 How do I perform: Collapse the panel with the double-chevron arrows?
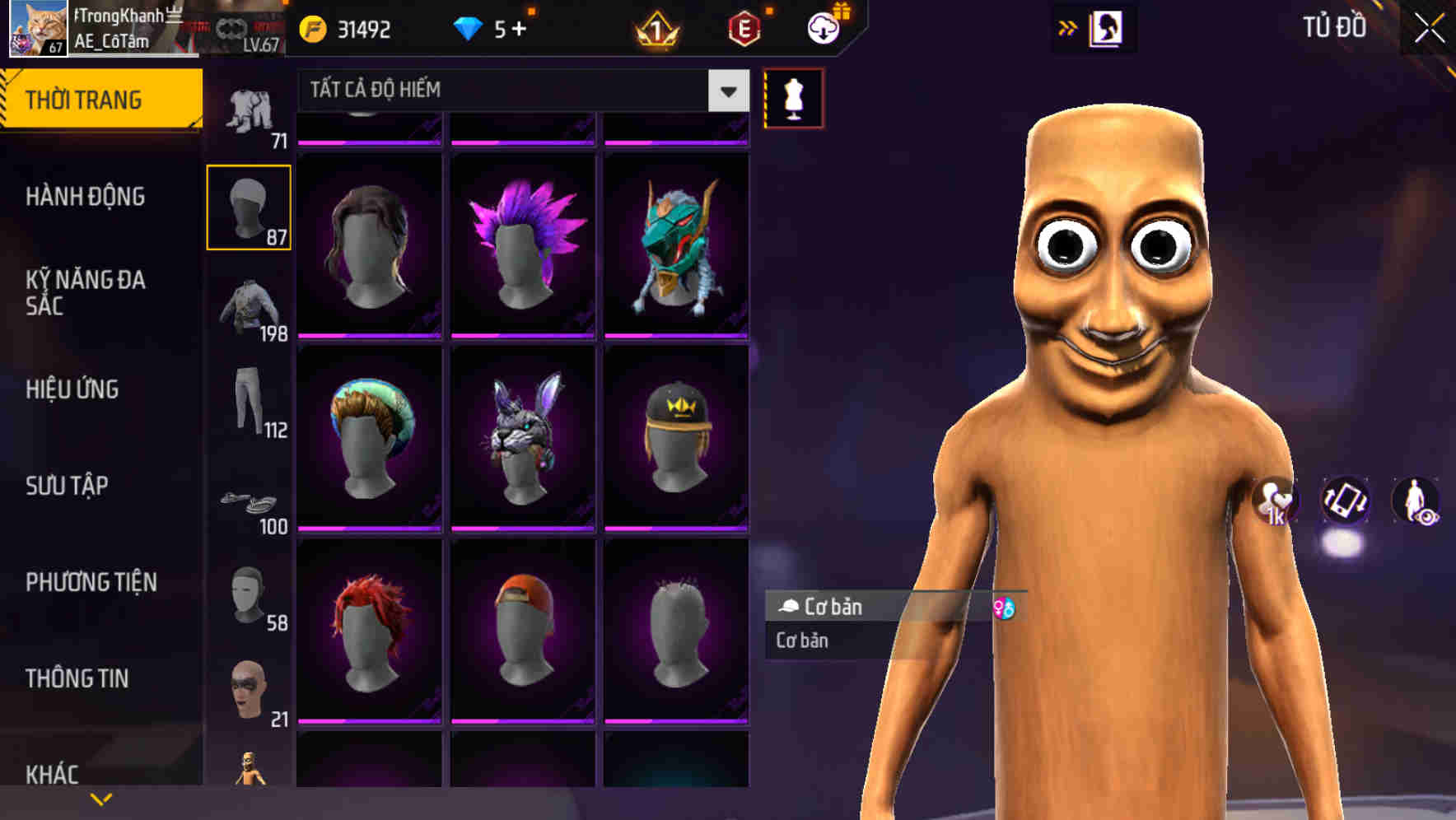coord(1068,27)
